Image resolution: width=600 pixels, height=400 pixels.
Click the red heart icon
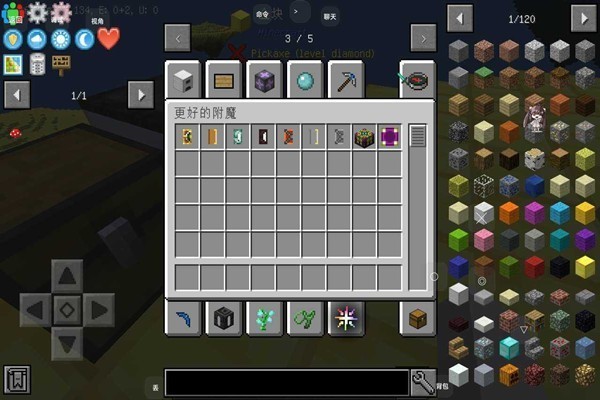108,38
